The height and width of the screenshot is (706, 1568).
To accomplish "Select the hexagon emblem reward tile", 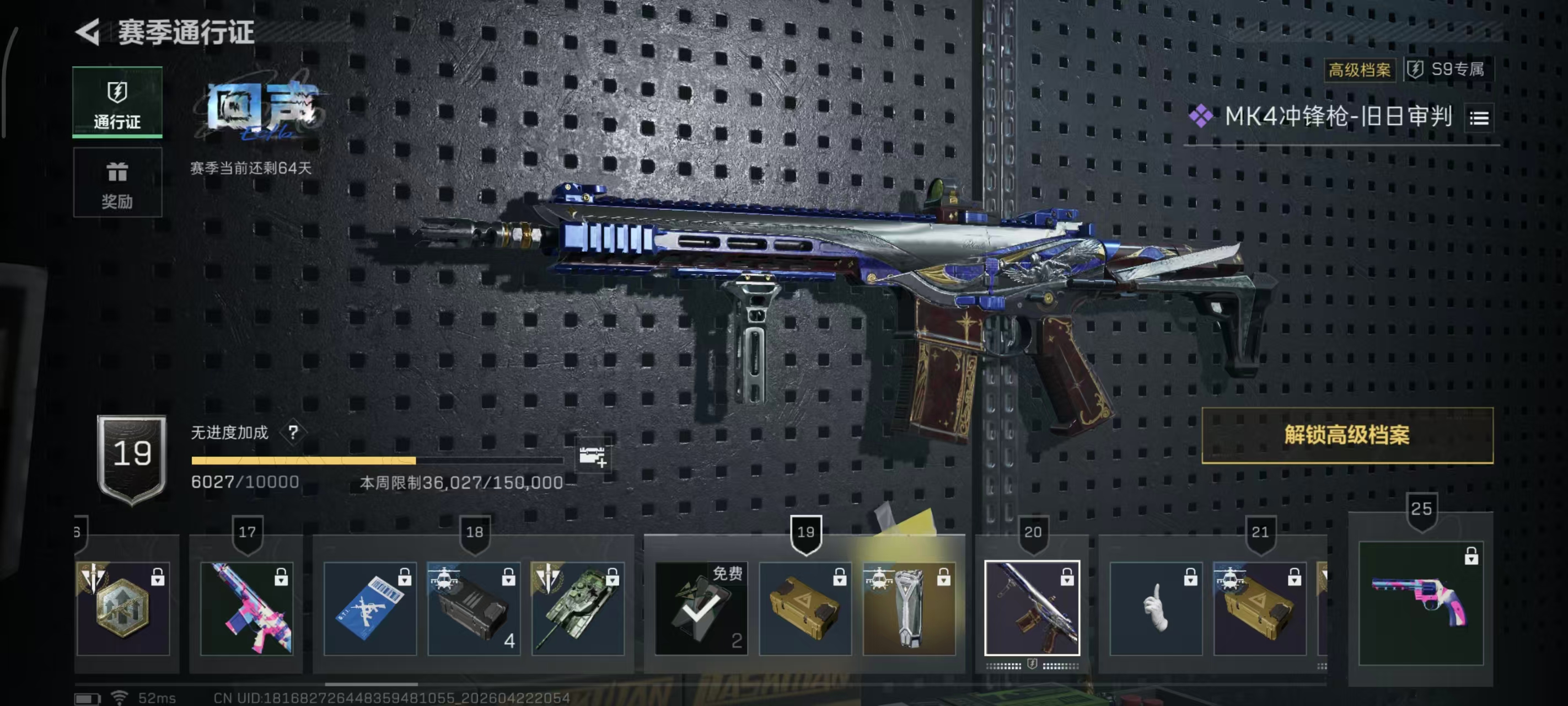I will point(123,608).
